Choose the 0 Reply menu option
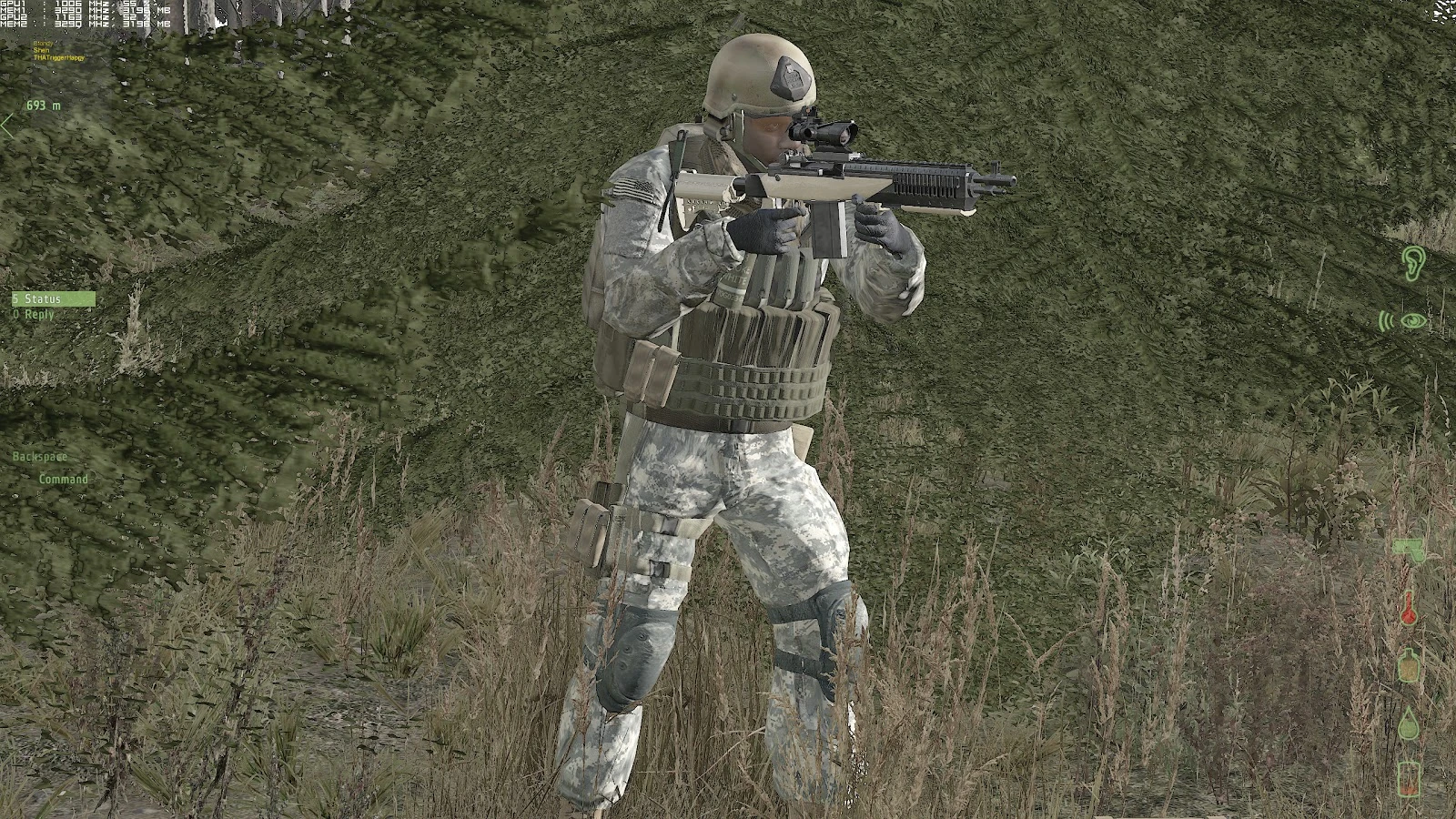1456x819 pixels. 35,314
